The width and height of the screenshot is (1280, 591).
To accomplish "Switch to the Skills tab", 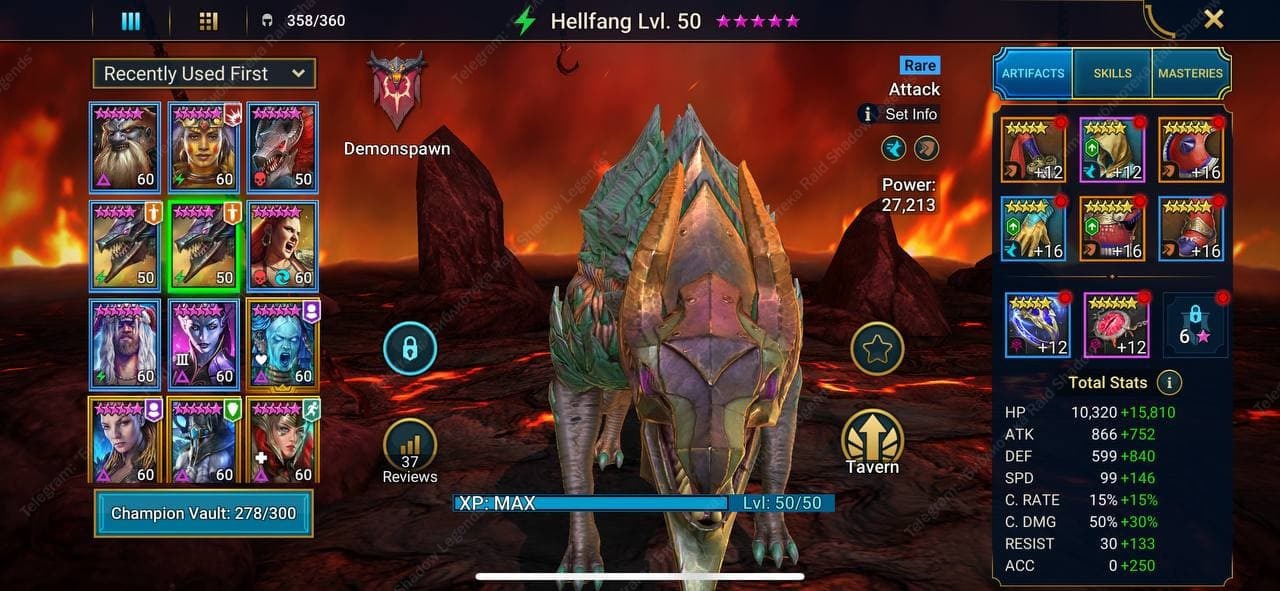I will 1112,73.
